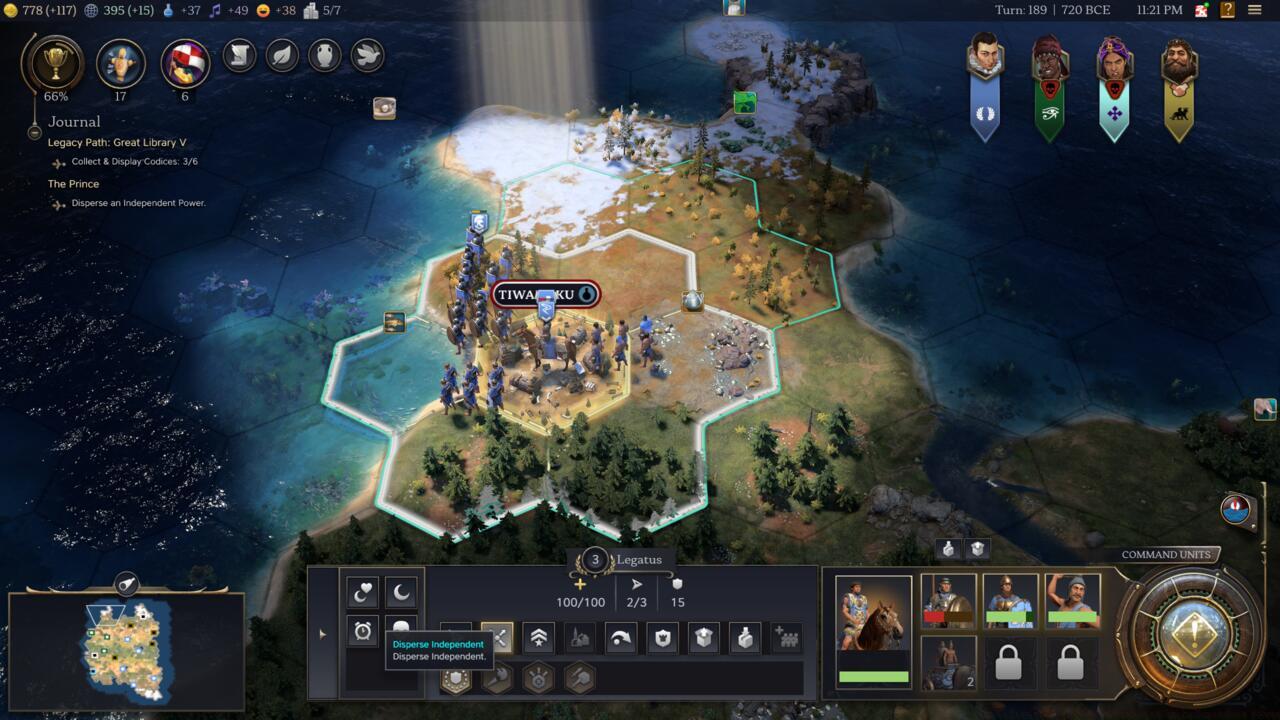Open the Civilopedia question mark help
The image size is (1280, 720).
click(1227, 10)
